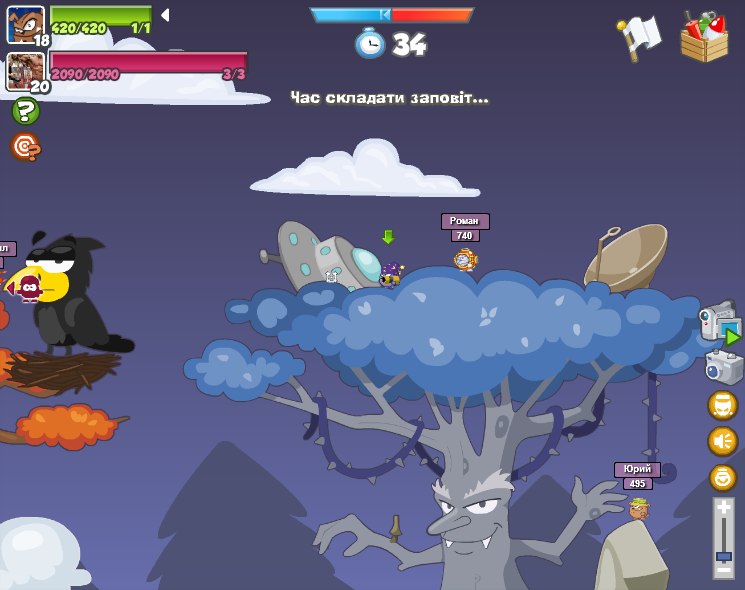
Task: Click the orange button below the speaker
Action: pyautogui.click(x=722, y=477)
